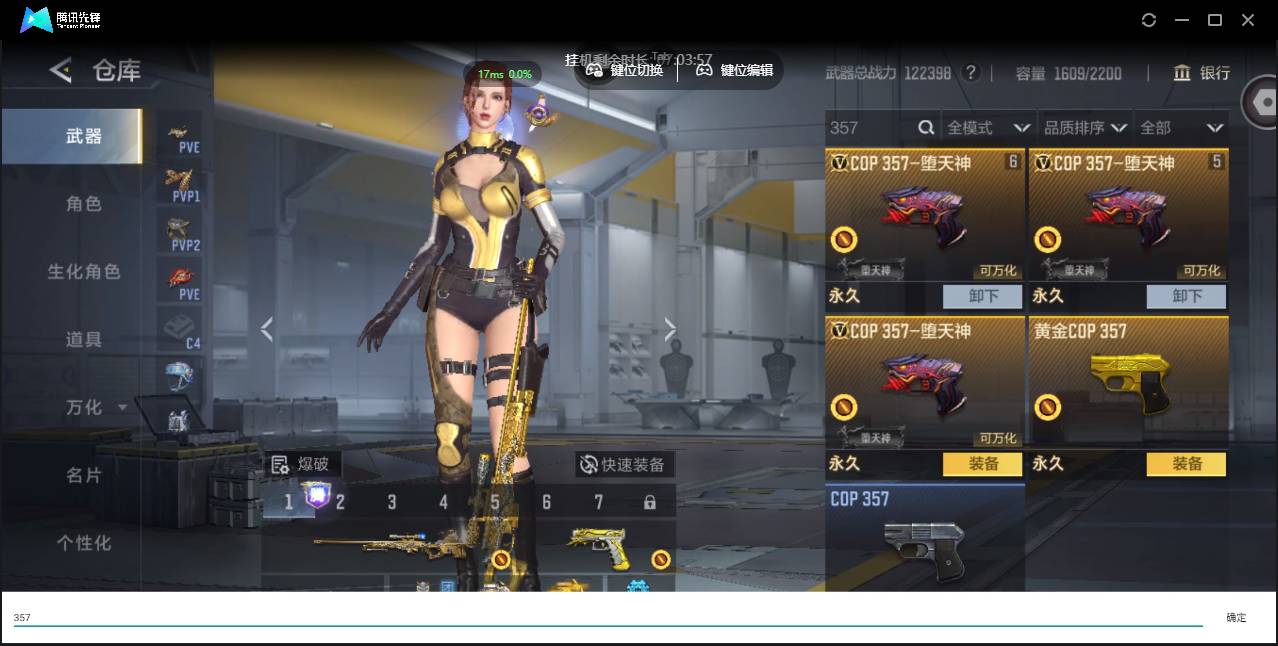Go back using the 仓库 arrow

(61, 70)
